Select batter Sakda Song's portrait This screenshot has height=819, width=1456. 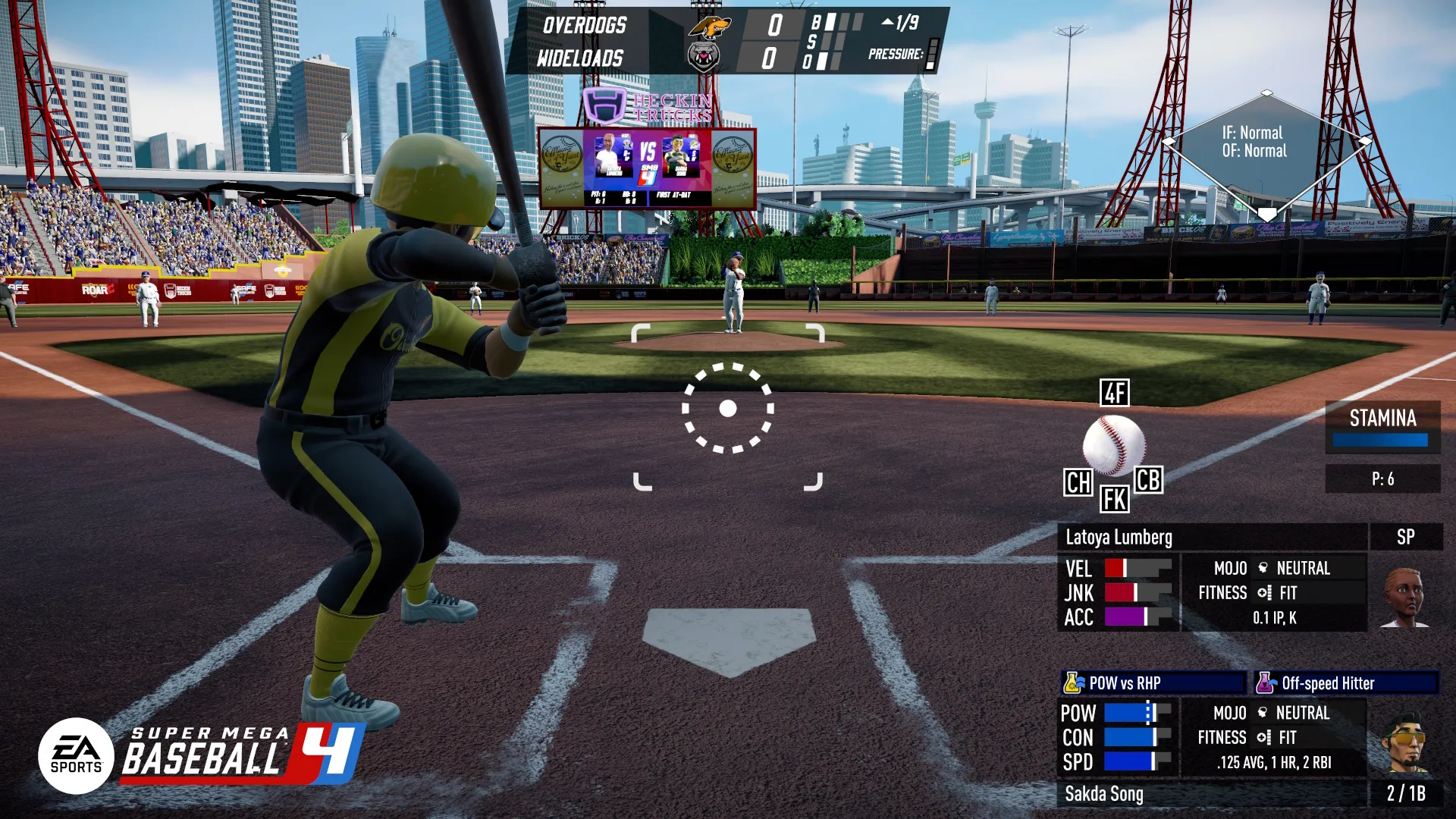(1404, 742)
